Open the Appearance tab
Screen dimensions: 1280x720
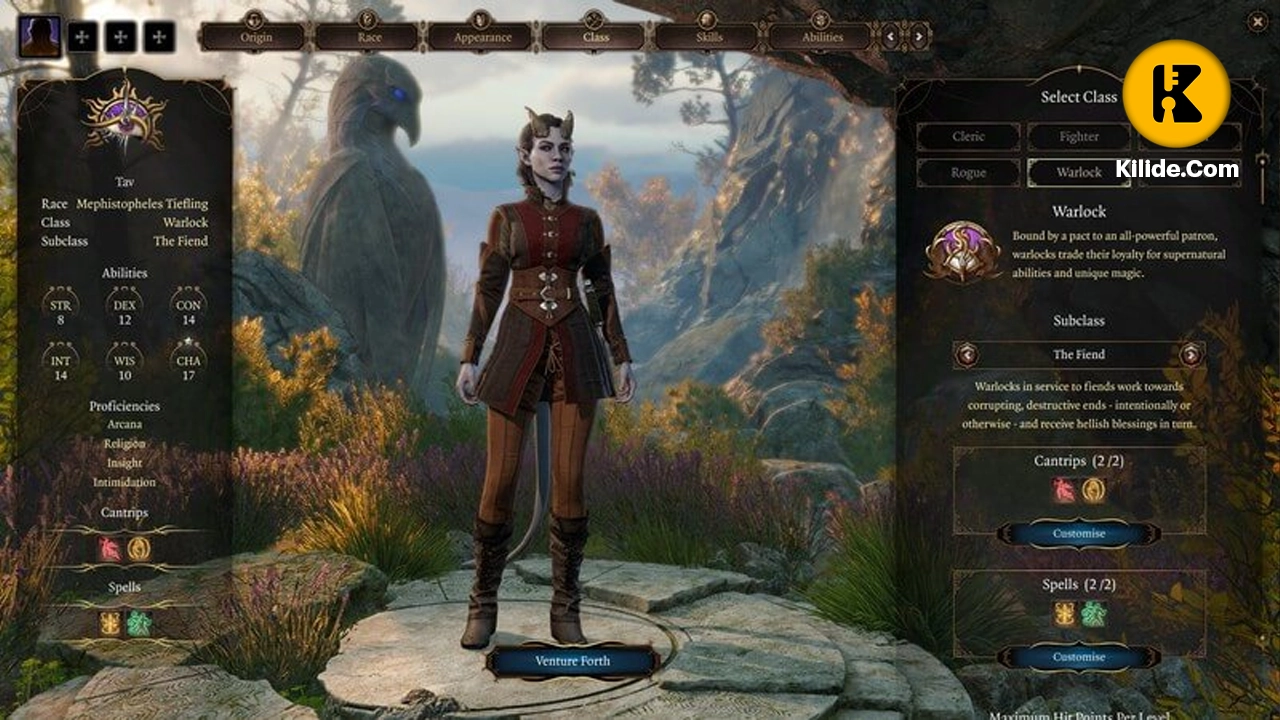[481, 35]
